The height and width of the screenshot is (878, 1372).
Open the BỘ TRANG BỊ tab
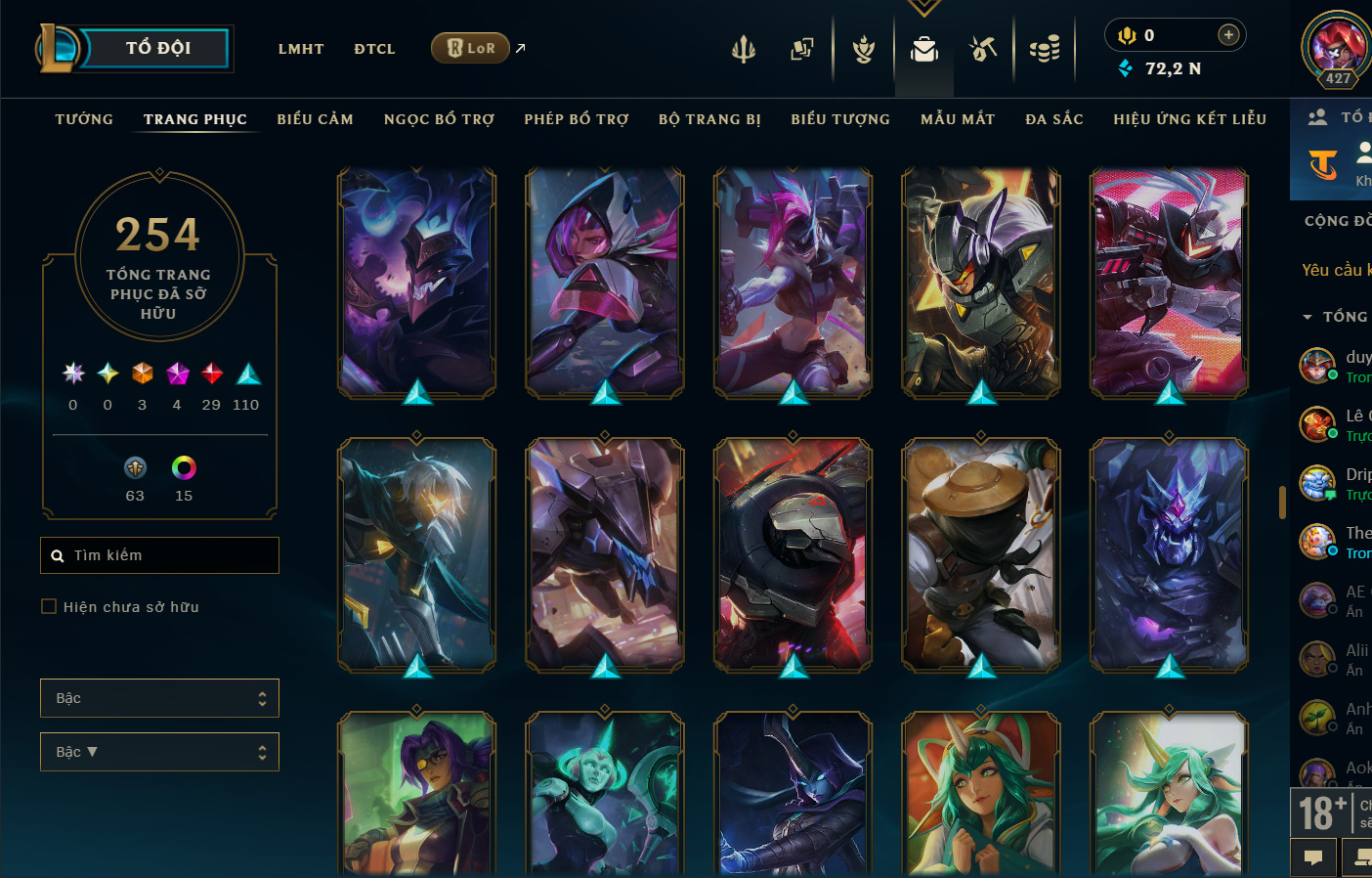[709, 119]
